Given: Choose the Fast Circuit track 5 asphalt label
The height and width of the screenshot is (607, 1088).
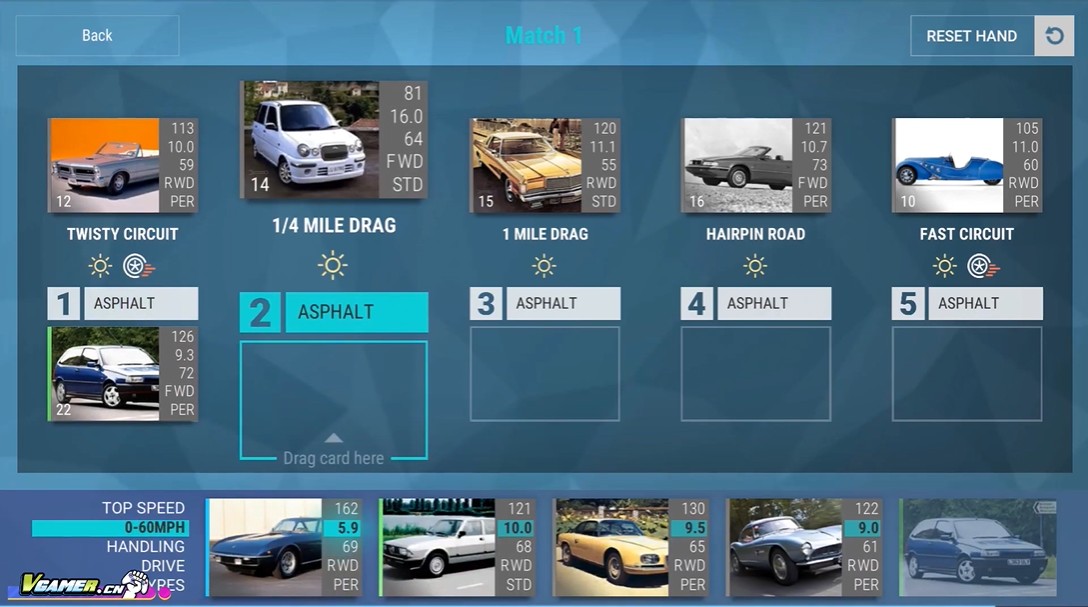Looking at the screenshot, I should tap(984, 303).
